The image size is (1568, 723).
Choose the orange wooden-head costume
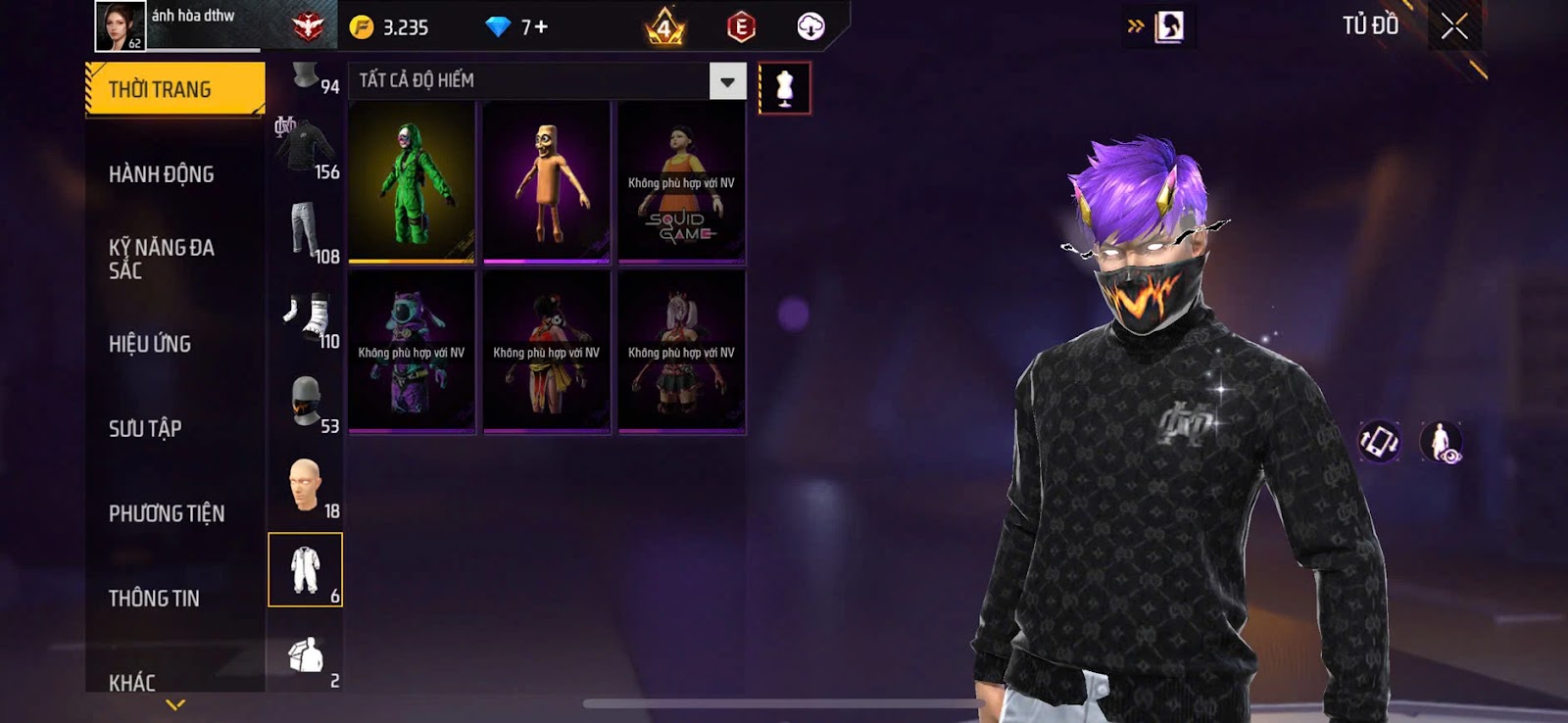click(x=547, y=182)
